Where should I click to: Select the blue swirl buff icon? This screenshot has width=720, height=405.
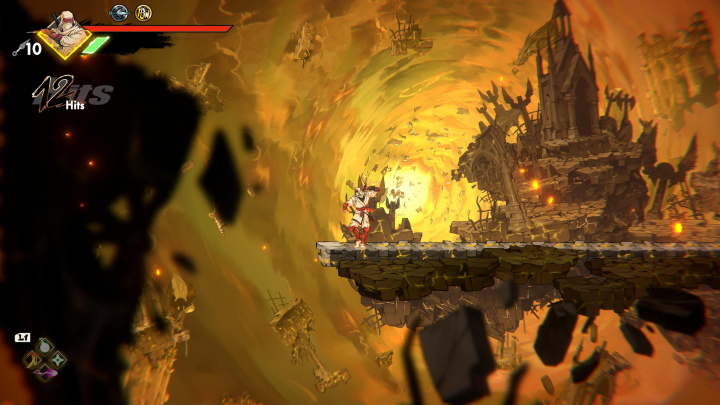(119, 13)
